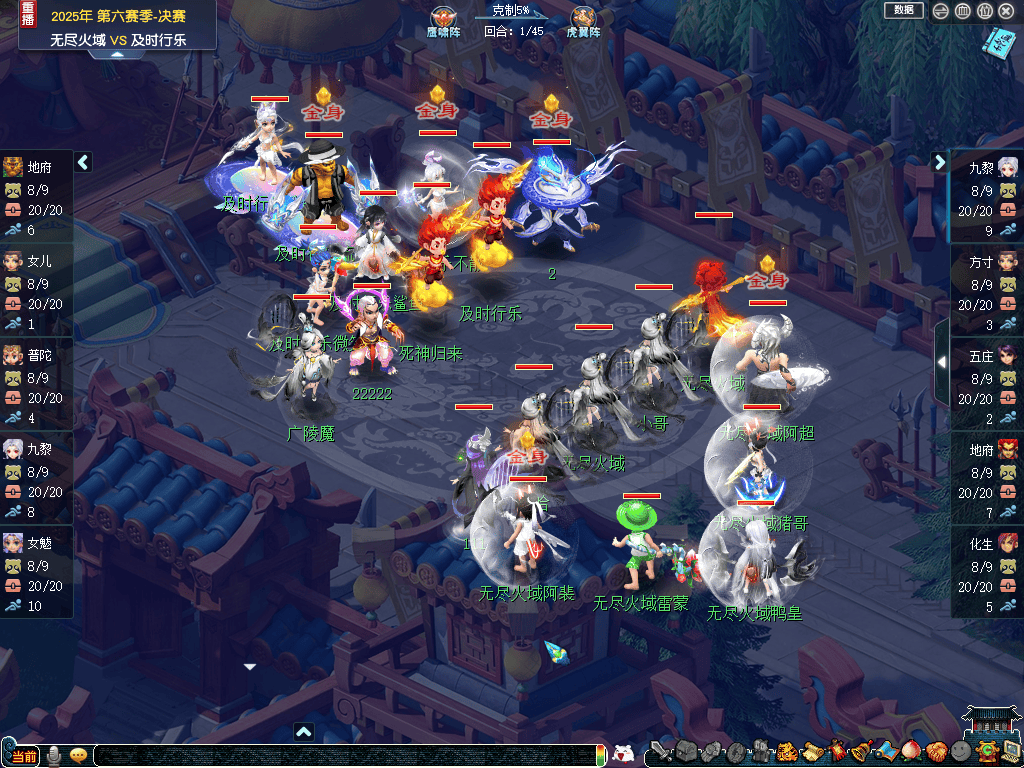Expand the chat window up arrow
The image size is (1024, 768).
(x=305, y=731)
